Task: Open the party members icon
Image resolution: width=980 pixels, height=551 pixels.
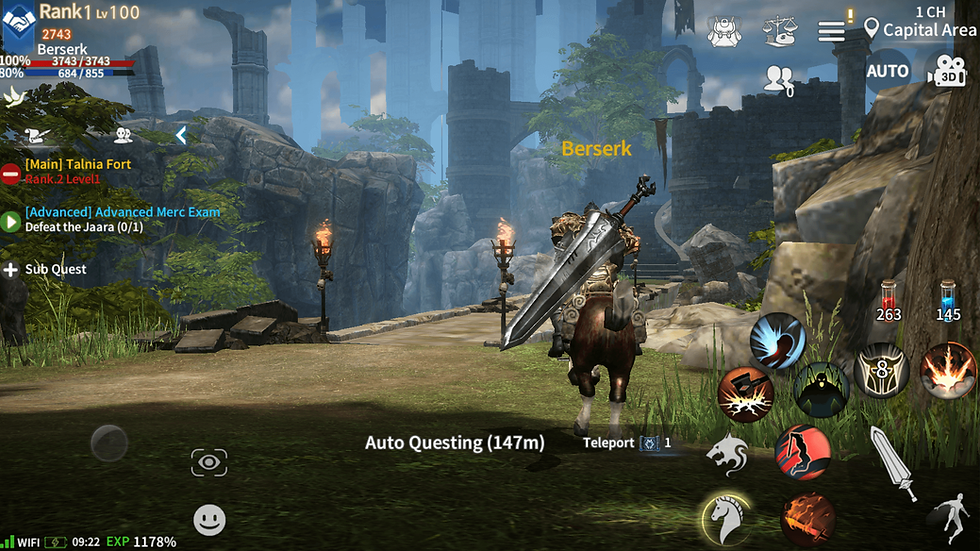Action: pyautogui.click(x=778, y=79)
